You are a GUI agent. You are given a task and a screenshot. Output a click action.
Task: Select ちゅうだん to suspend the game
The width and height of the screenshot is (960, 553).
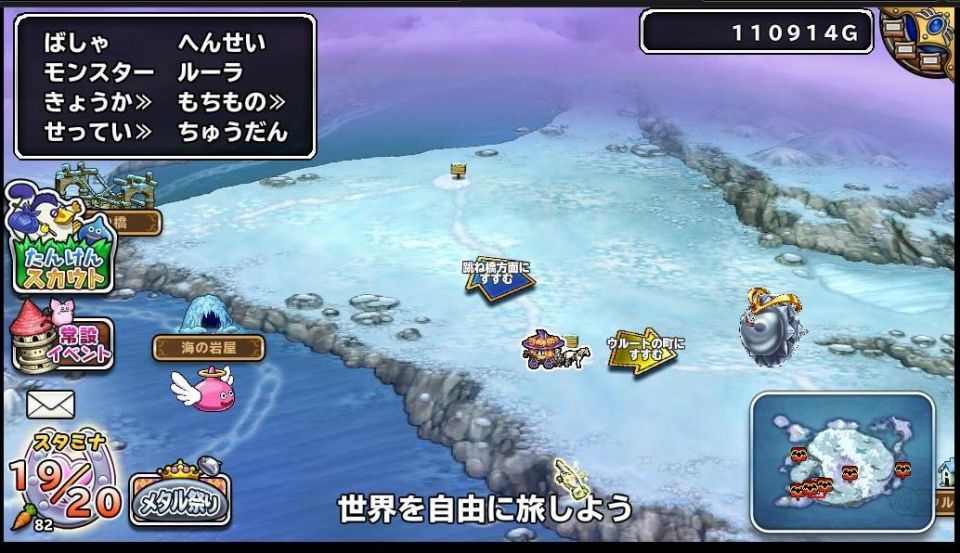click(x=232, y=131)
